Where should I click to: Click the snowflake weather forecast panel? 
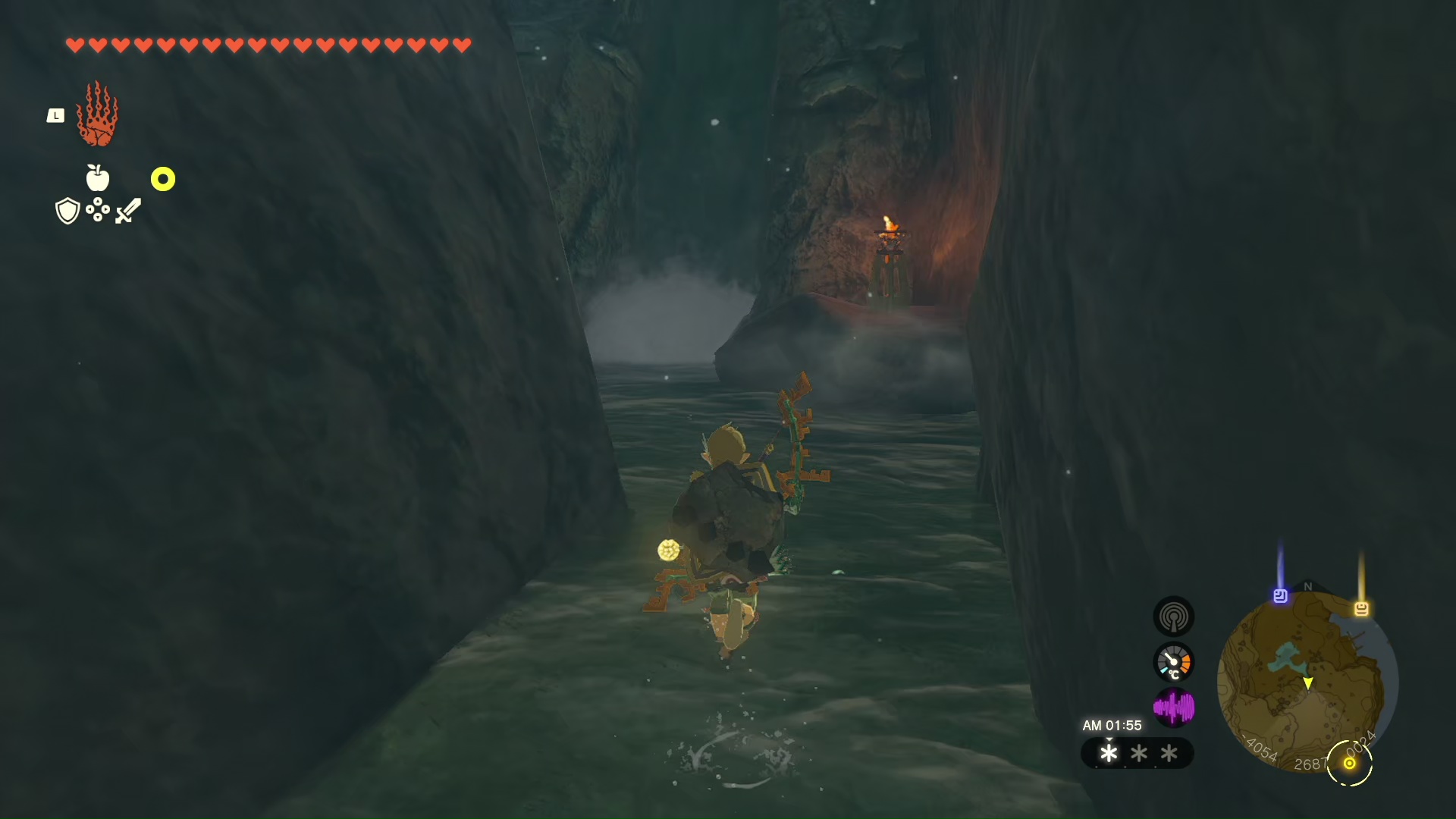click(1137, 753)
